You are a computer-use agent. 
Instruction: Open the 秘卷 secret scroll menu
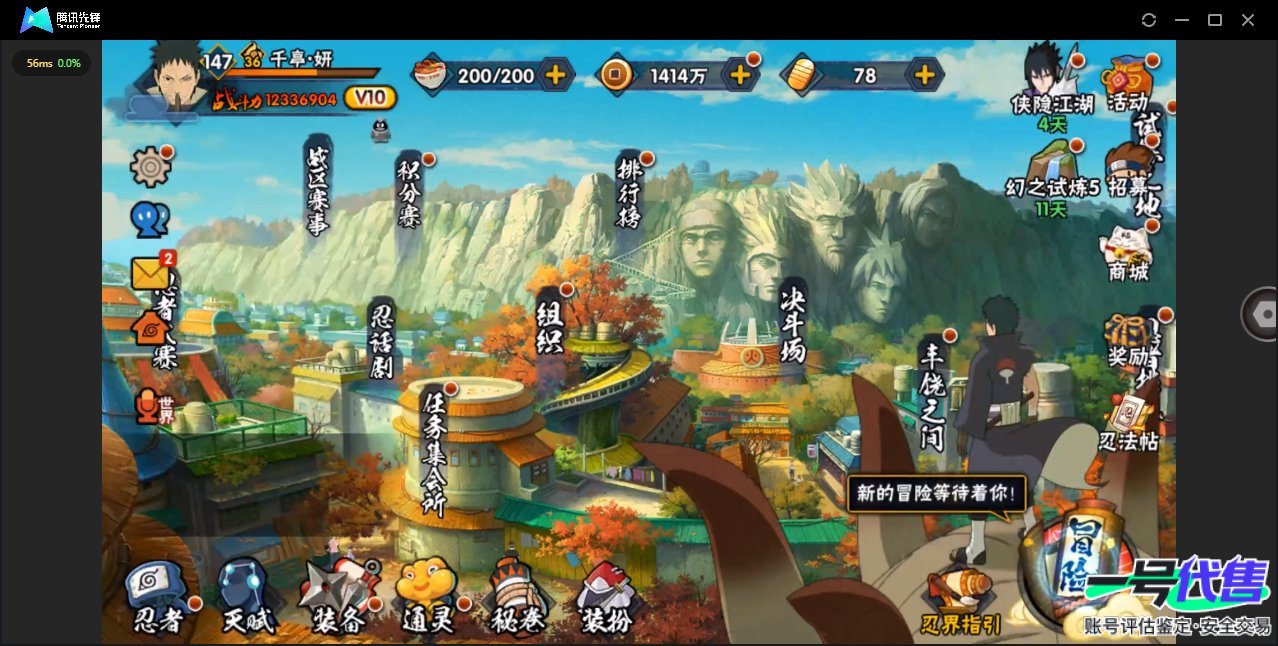click(518, 598)
